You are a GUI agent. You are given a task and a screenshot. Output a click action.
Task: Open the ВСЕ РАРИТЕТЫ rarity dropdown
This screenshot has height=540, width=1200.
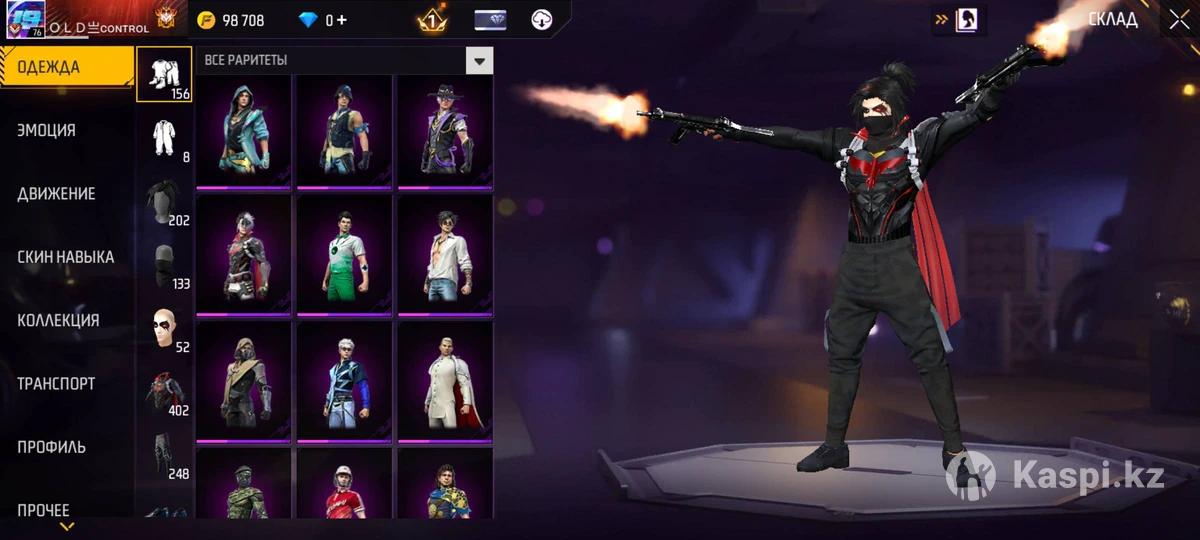tap(480, 60)
